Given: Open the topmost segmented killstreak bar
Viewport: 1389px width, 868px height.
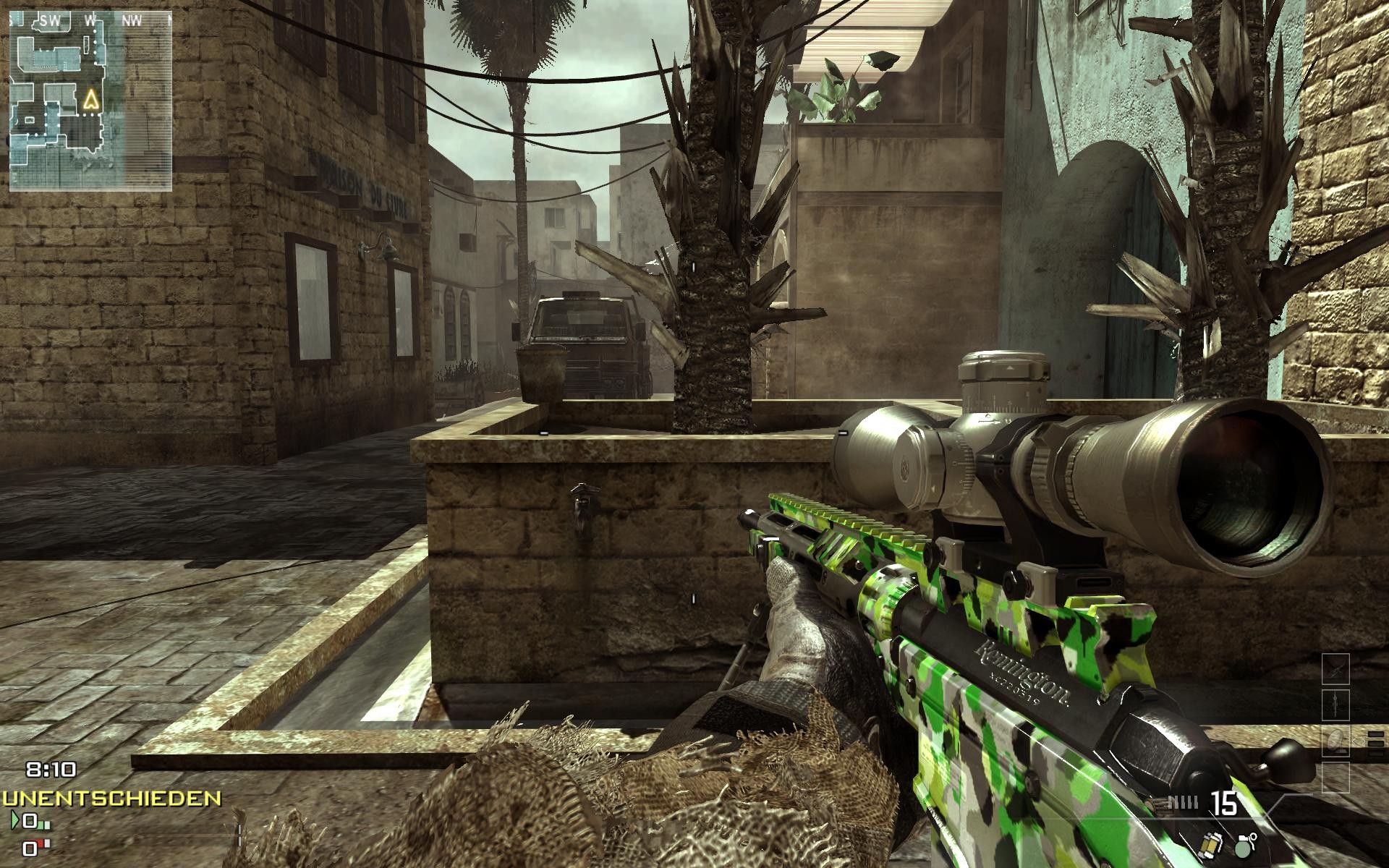Looking at the screenshot, I should (1375, 734).
